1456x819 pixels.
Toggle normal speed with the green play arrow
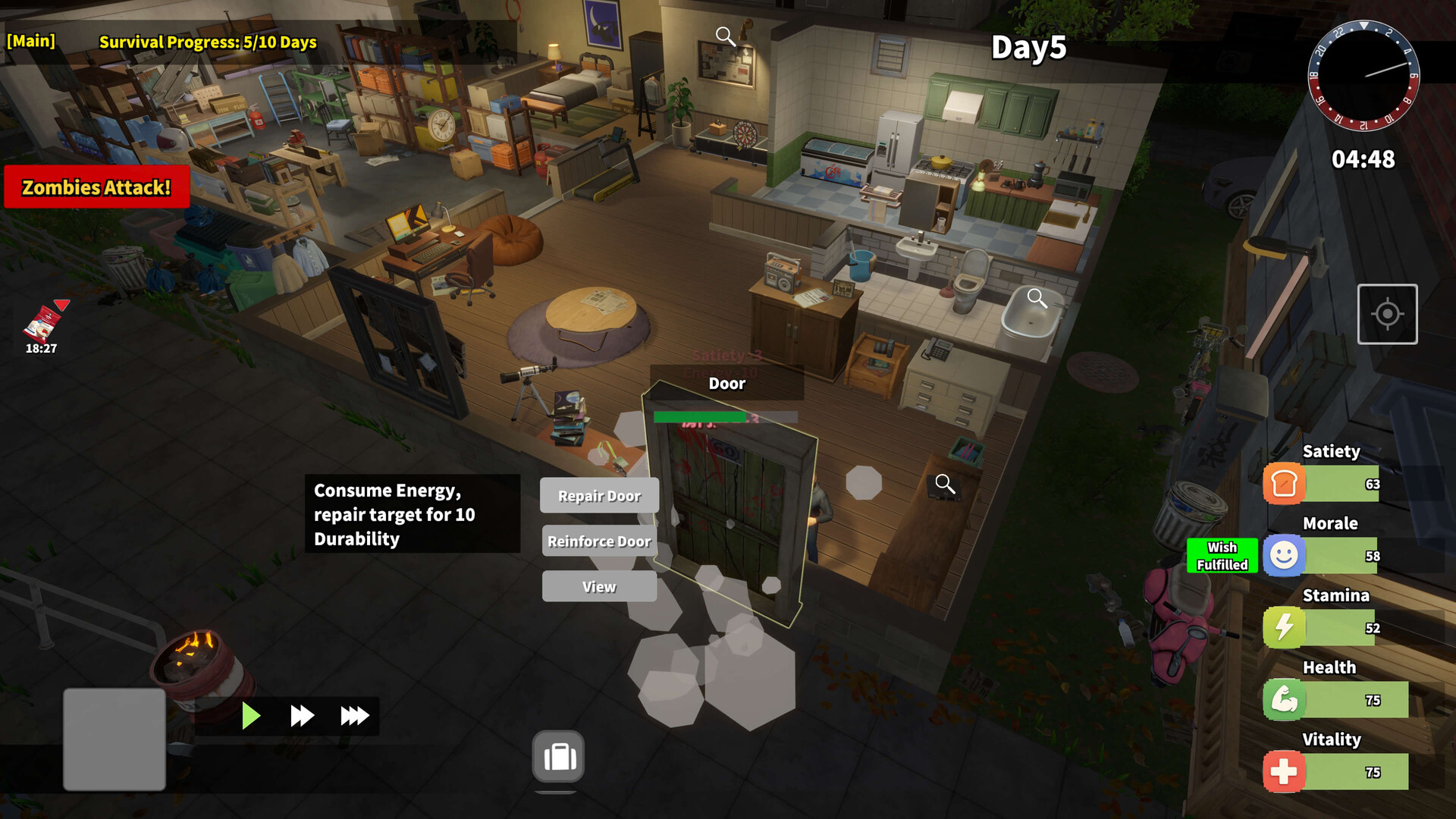click(x=250, y=715)
